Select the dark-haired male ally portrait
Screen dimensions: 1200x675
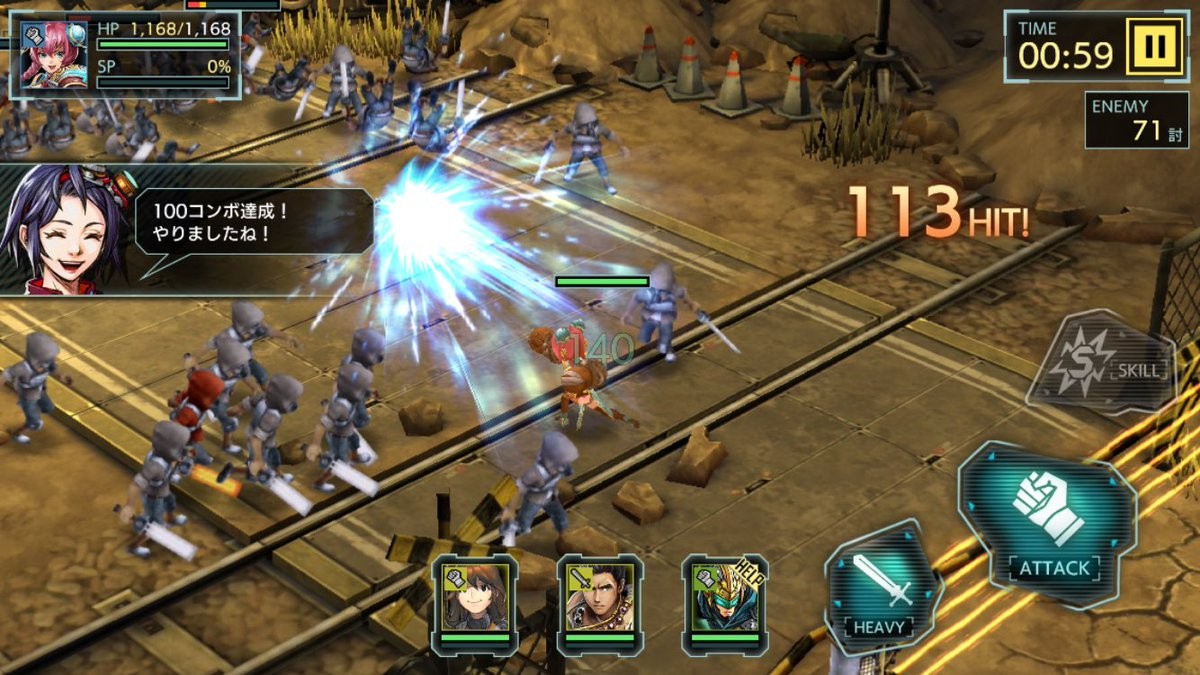point(599,598)
